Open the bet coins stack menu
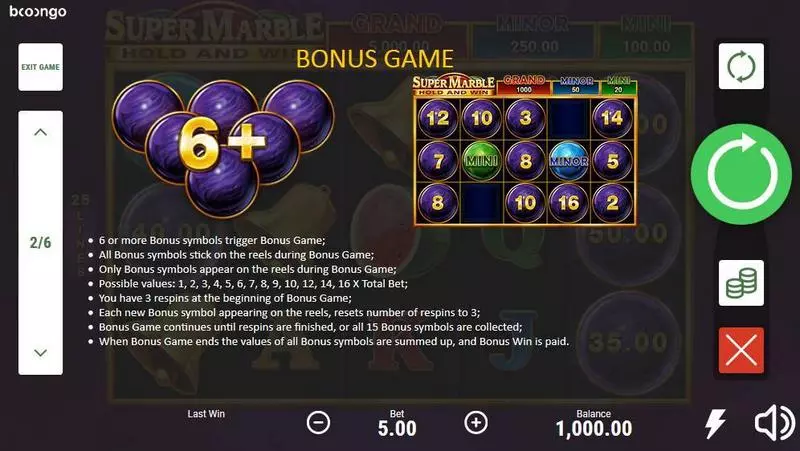The width and height of the screenshot is (800, 451). click(741, 283)
